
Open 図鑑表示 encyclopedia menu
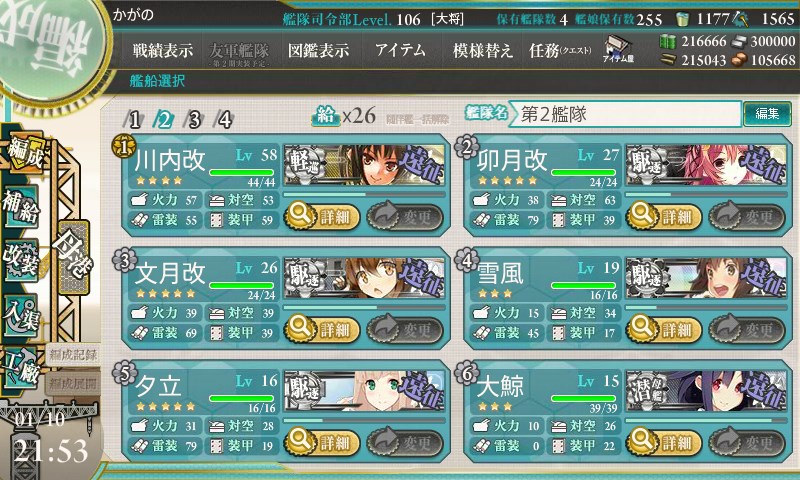318,50
